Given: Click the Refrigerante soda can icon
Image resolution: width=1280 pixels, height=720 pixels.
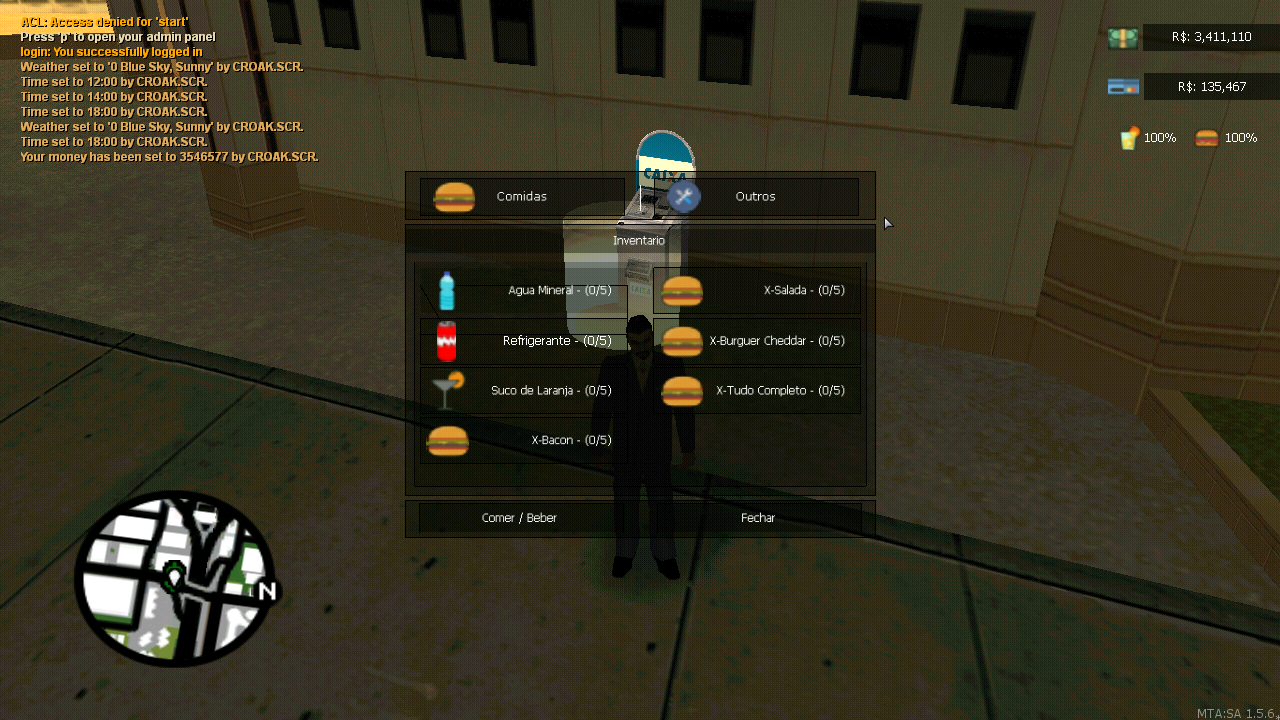Looking at the screenshot, I should tap(447, 340).
